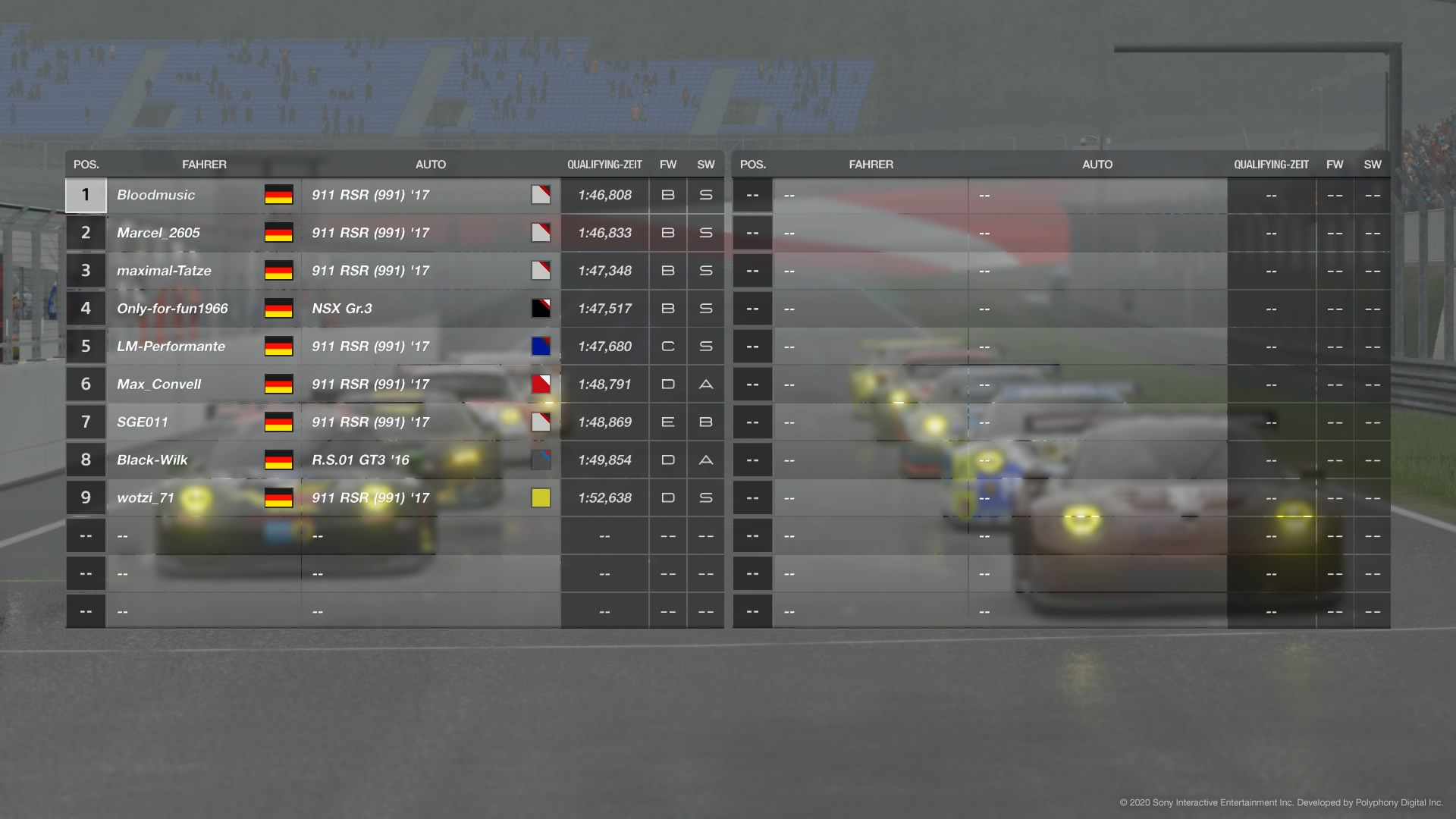
Task: Select the livery icon next to Black-Wilk
Action: click(541, 460)
